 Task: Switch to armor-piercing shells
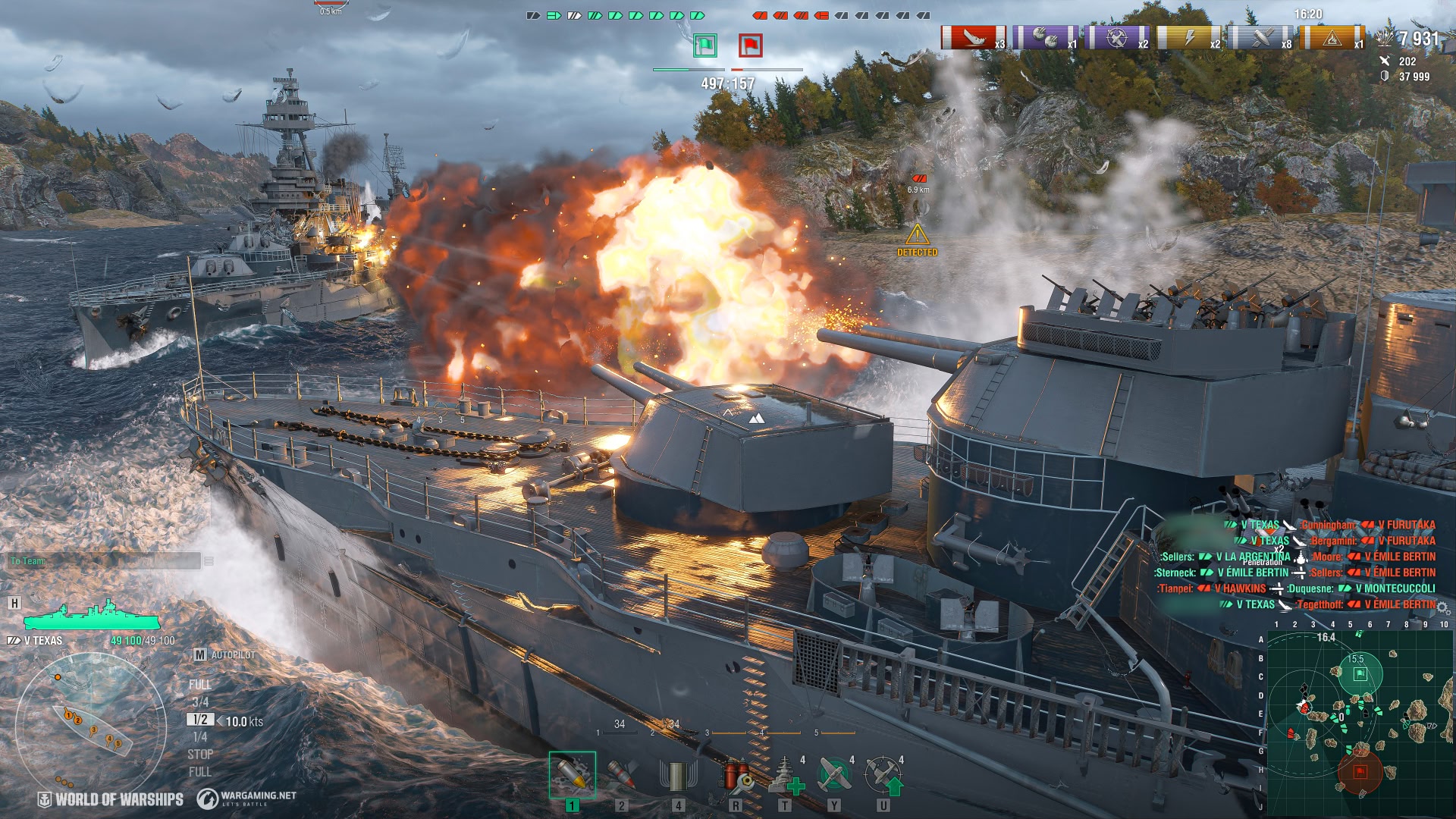tap(621, 775)
